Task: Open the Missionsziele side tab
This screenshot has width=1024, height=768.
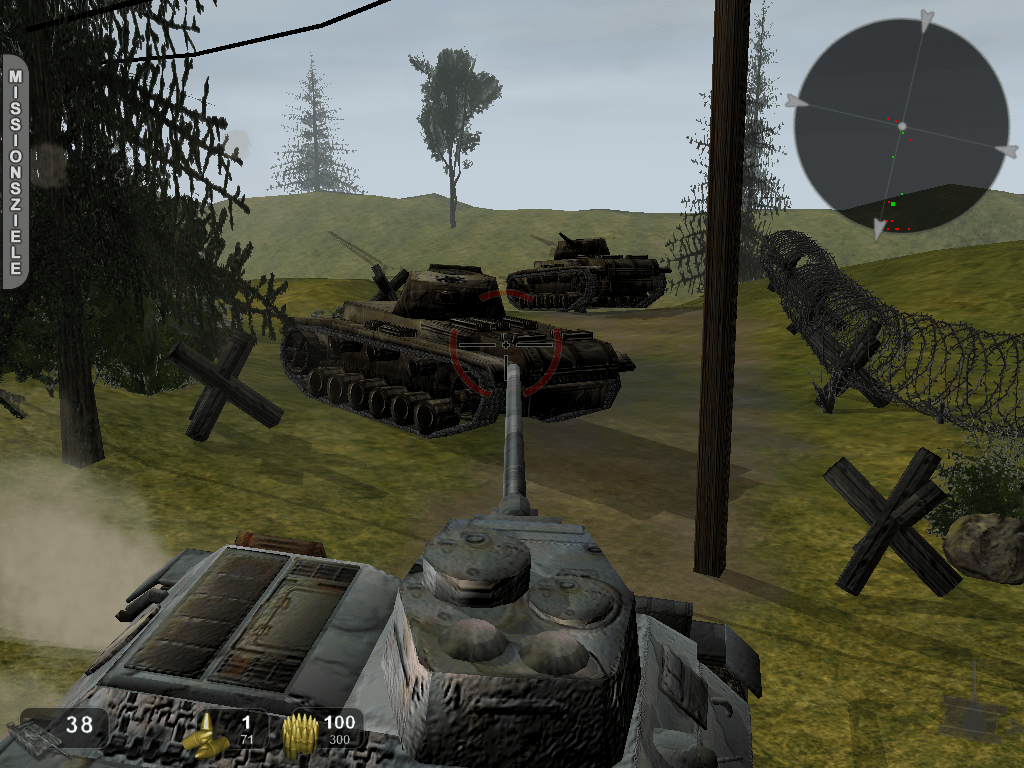Action: pos(15,171)
